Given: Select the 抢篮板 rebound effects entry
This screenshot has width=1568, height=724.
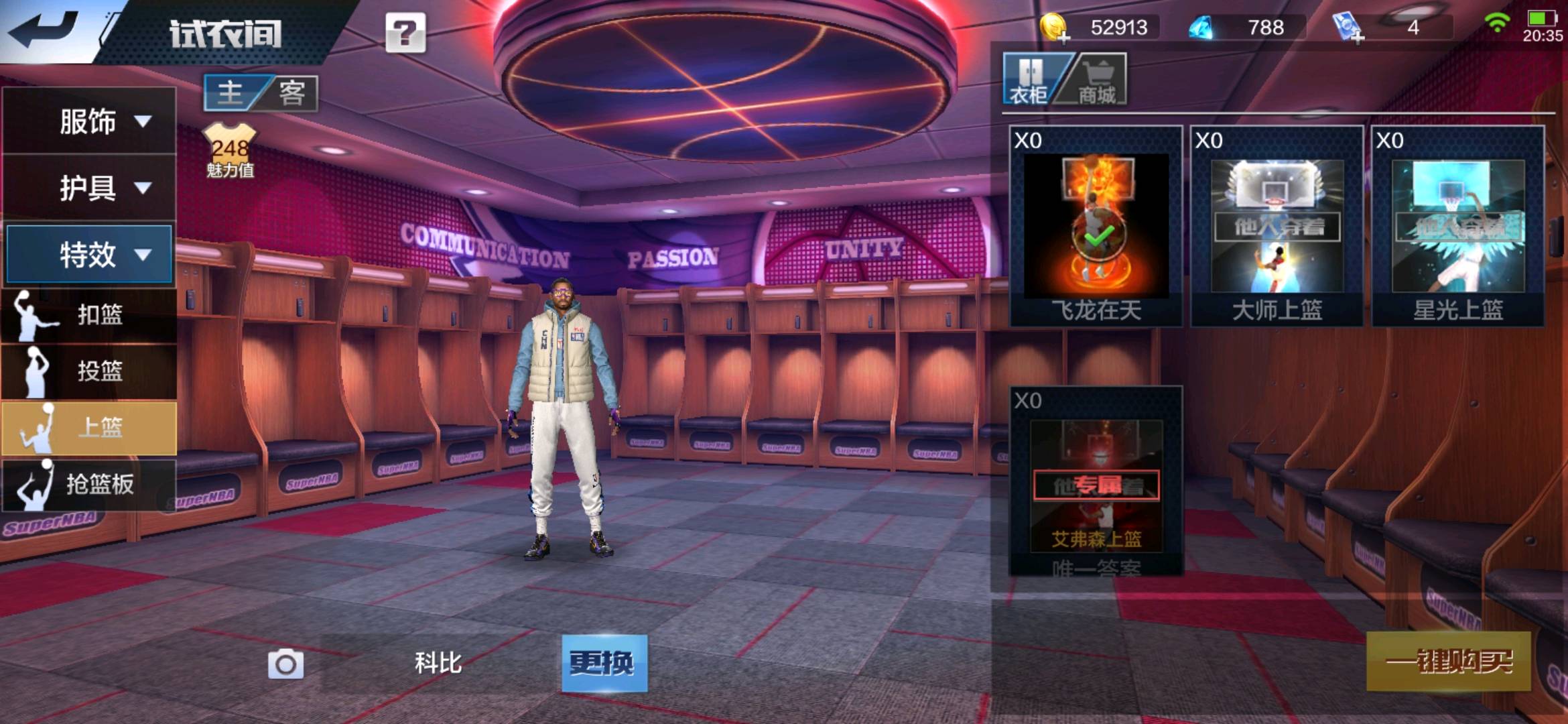Looking at the screenshot, I should click(89, 484).
